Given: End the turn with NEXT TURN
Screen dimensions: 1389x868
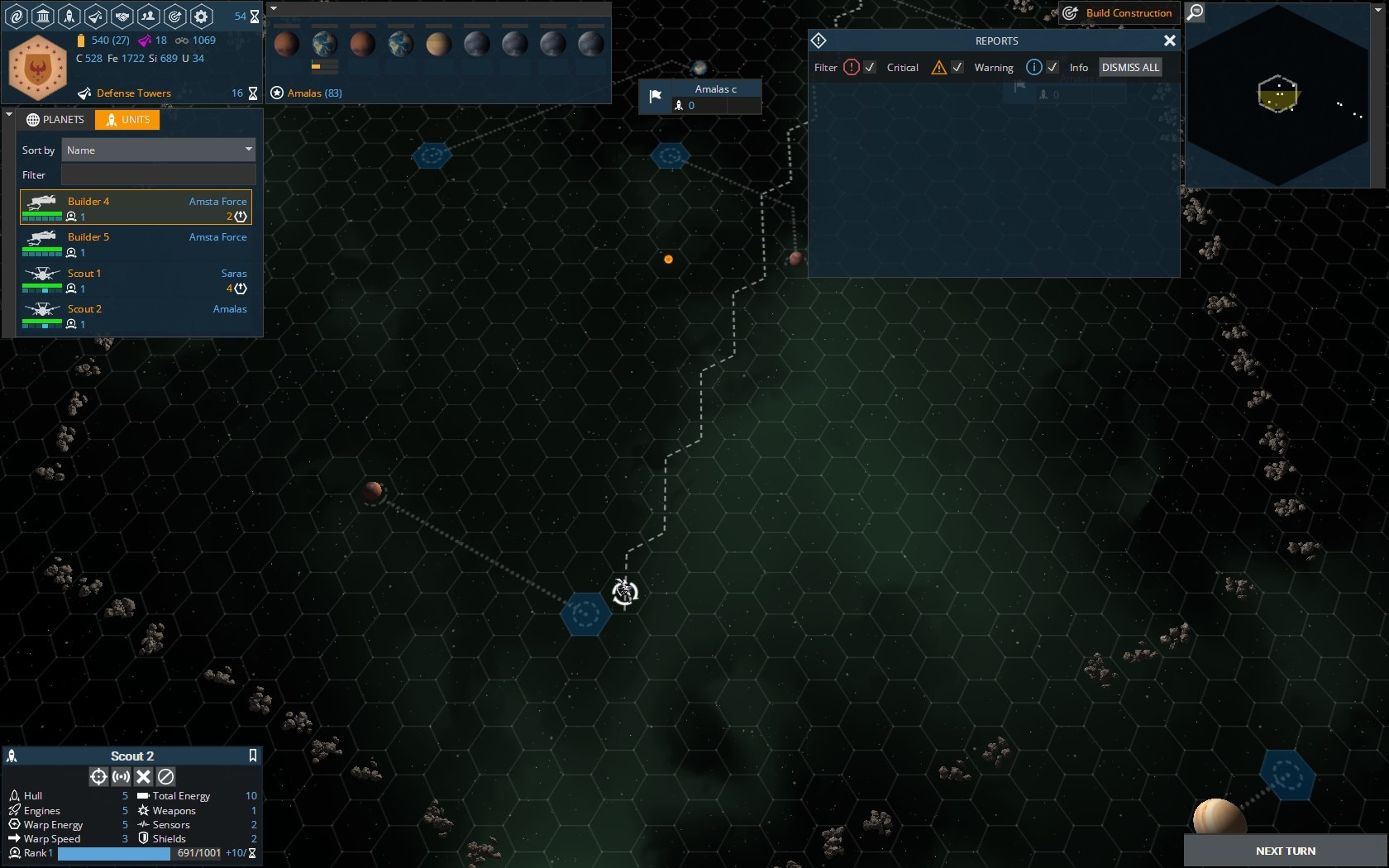Looking at the screenshot, I should (1285, 851).
